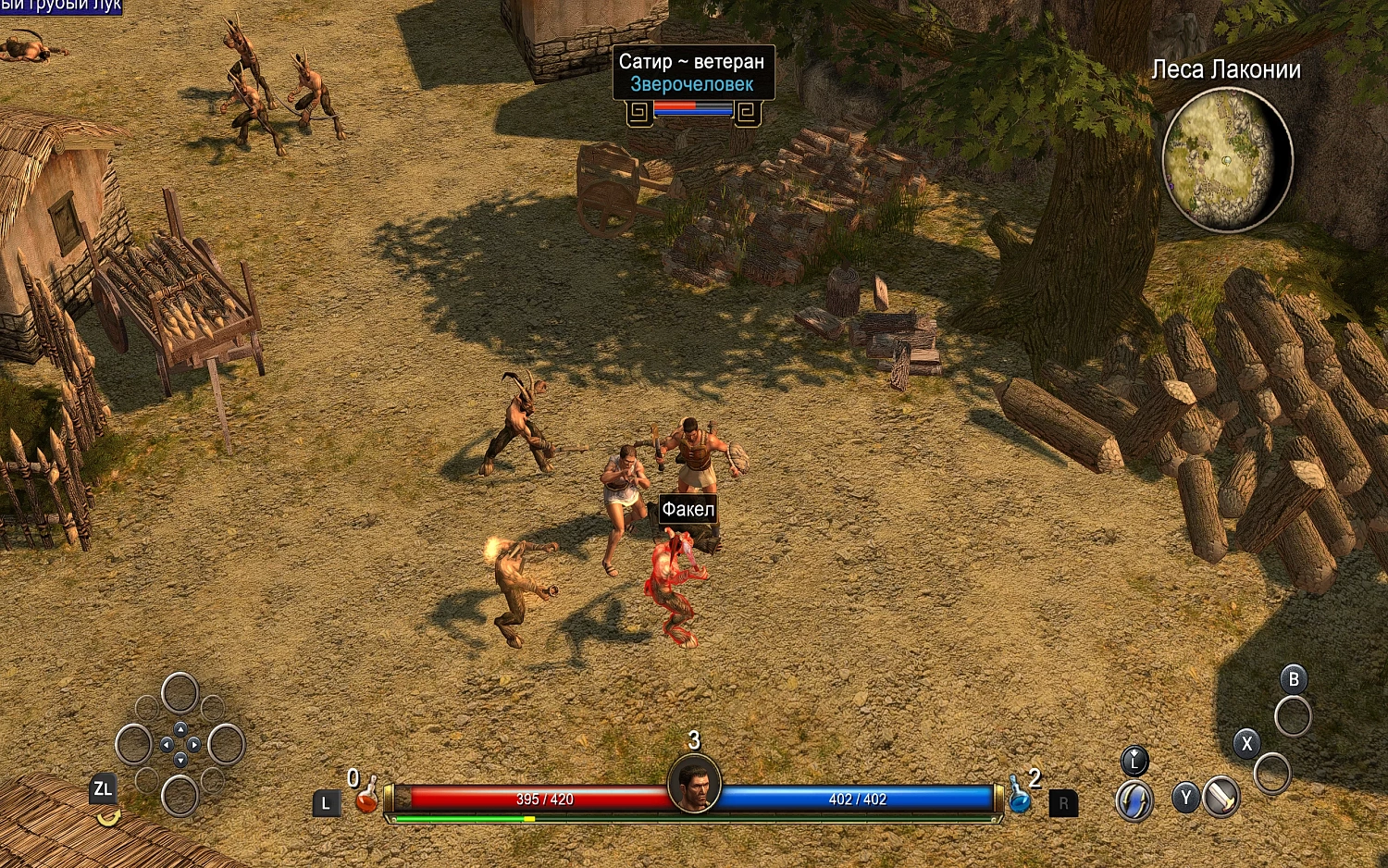Select the blue swirl skill beside the L button
1388x868 pixels.
[1134, 798]
